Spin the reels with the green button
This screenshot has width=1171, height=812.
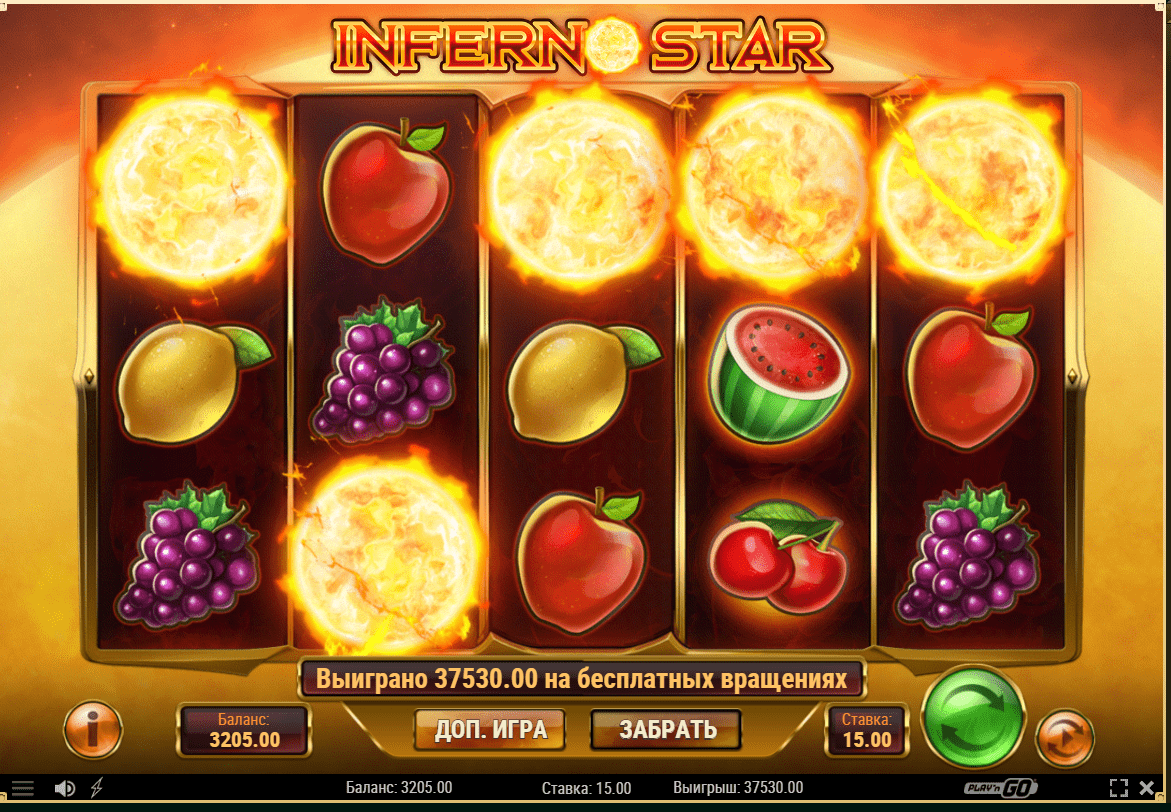click(972, 715)
